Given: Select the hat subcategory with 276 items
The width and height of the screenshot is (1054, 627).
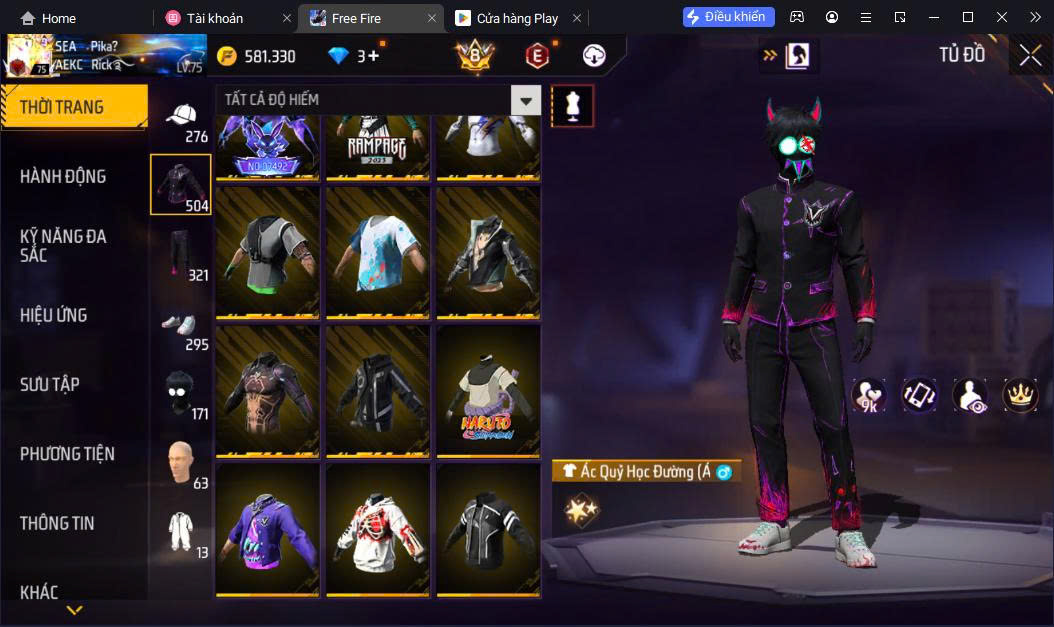Looking at the screenshot, I should coord(181,120).
